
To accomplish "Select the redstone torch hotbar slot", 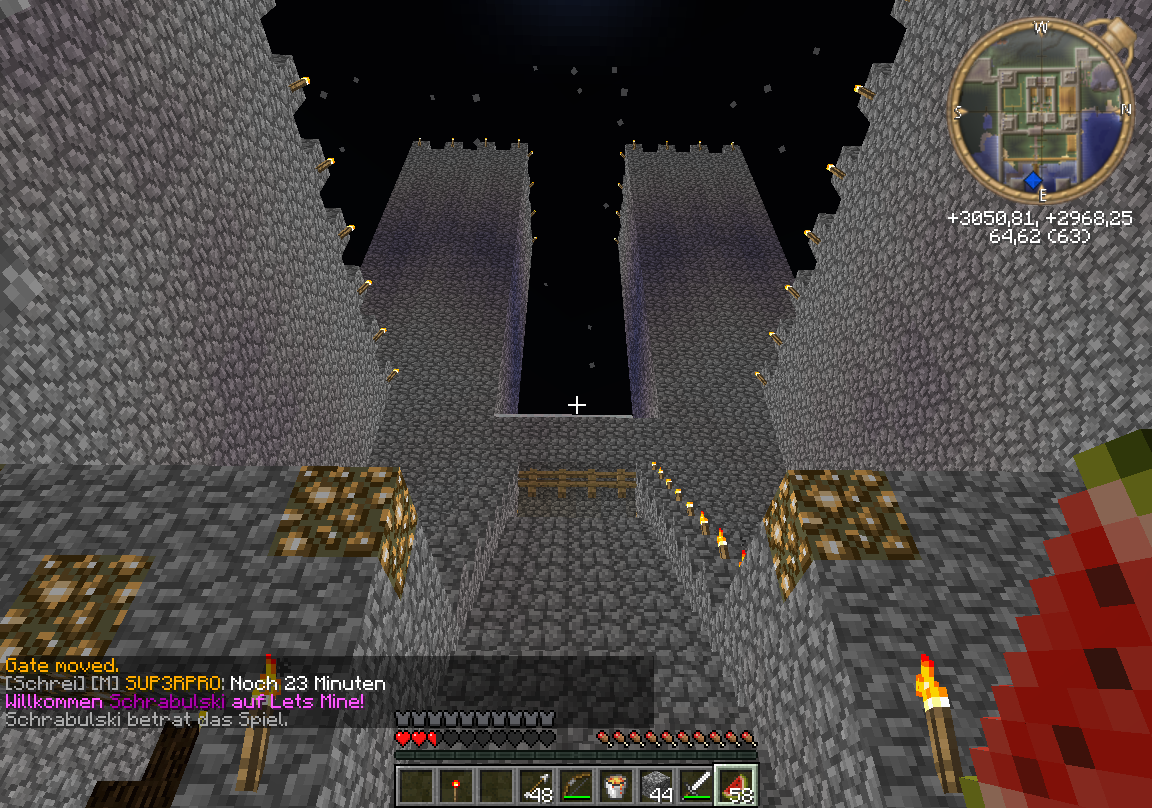I will pyautogui.click(x=456, y=785).
